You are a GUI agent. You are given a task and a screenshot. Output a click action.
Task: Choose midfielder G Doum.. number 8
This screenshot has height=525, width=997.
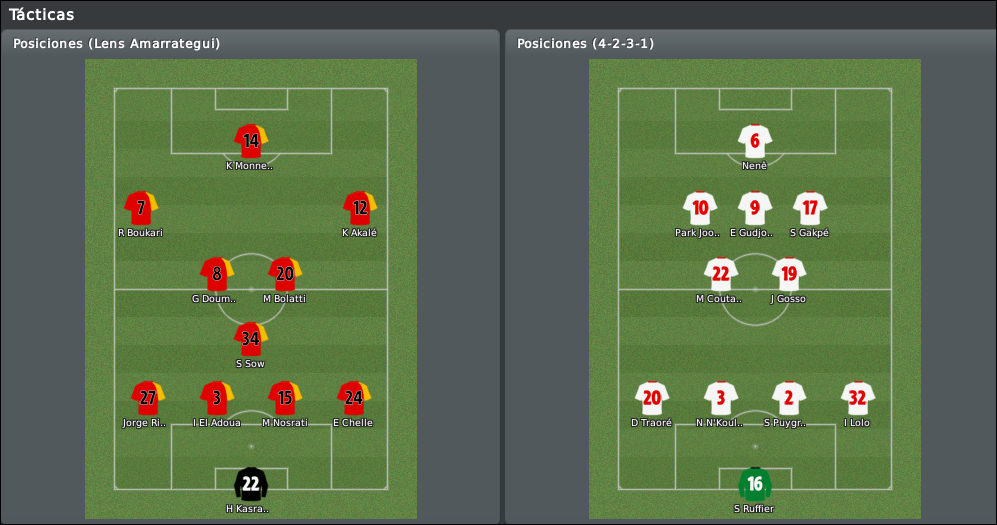coord(216,274)
